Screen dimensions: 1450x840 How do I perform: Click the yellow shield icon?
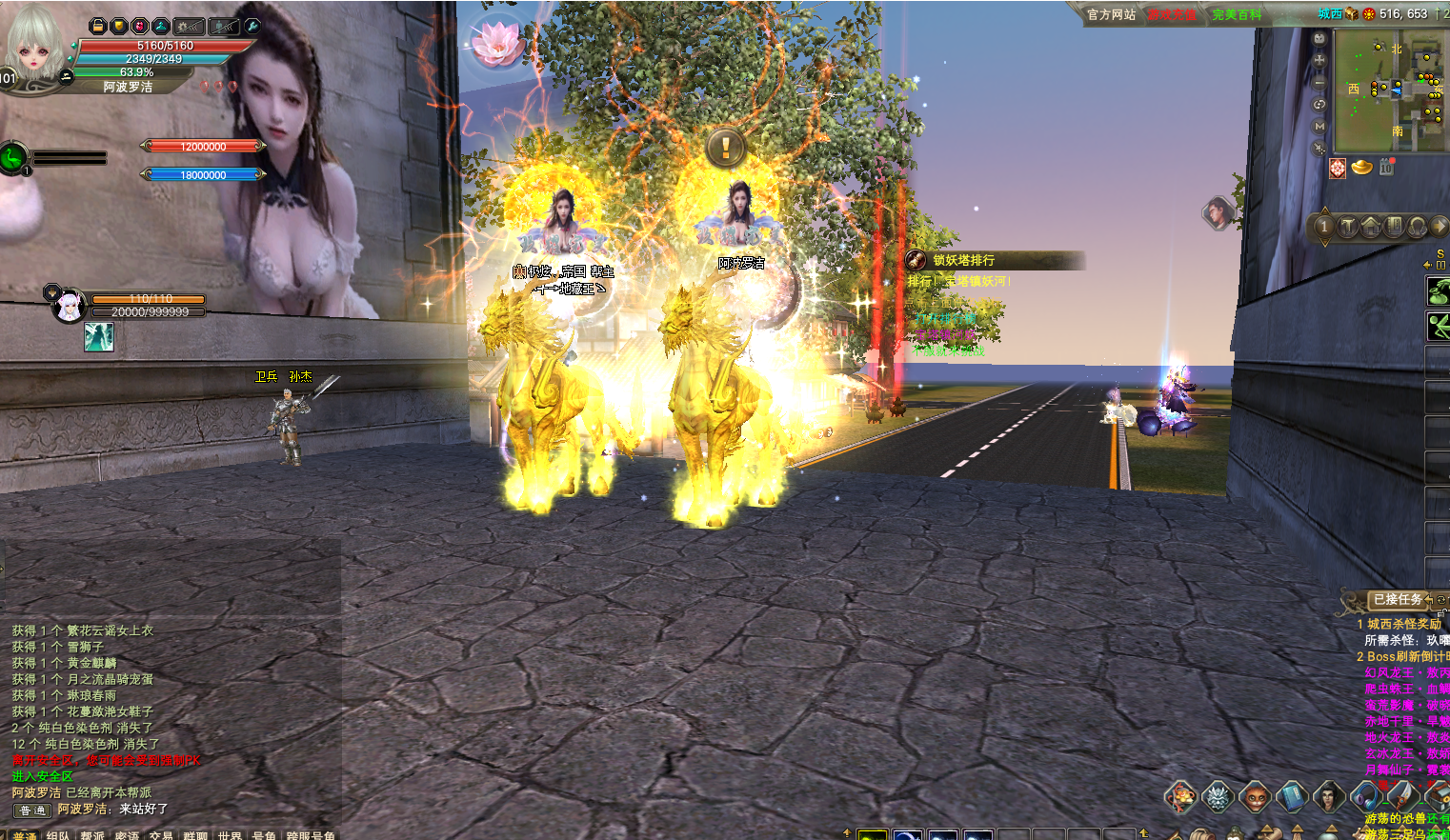118,27
